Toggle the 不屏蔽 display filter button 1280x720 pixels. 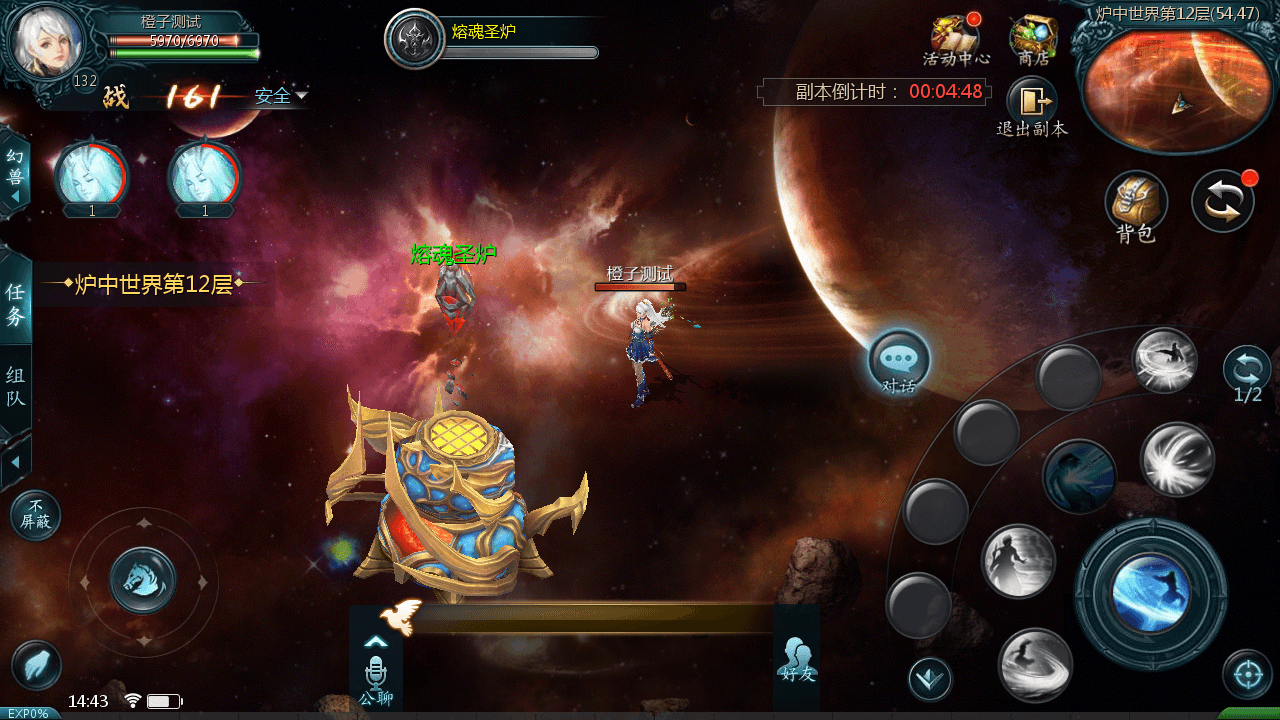[x=36, y=515]
